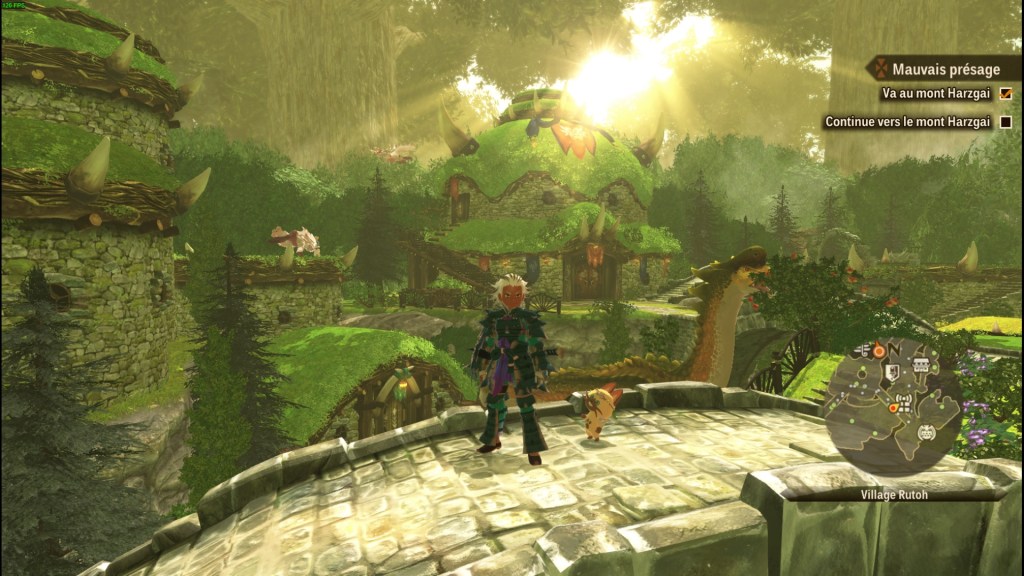Select the 'Continue vers le mont Harzgai' objective
The width and height of the screenshot is (1024, 576).
click(x=907, y=122)
